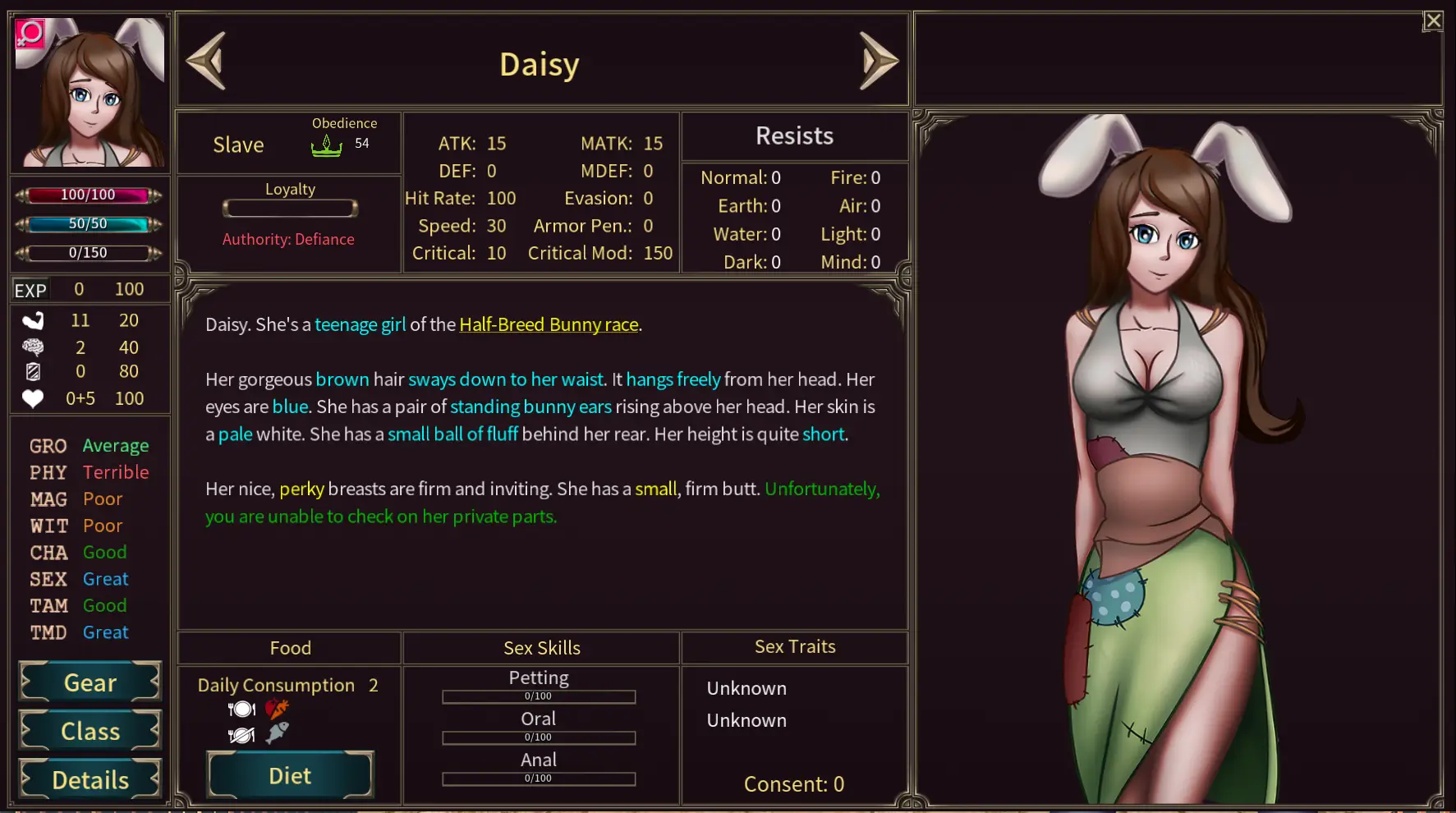Click the intelligence (brain) stat icon

click(31, 347)
